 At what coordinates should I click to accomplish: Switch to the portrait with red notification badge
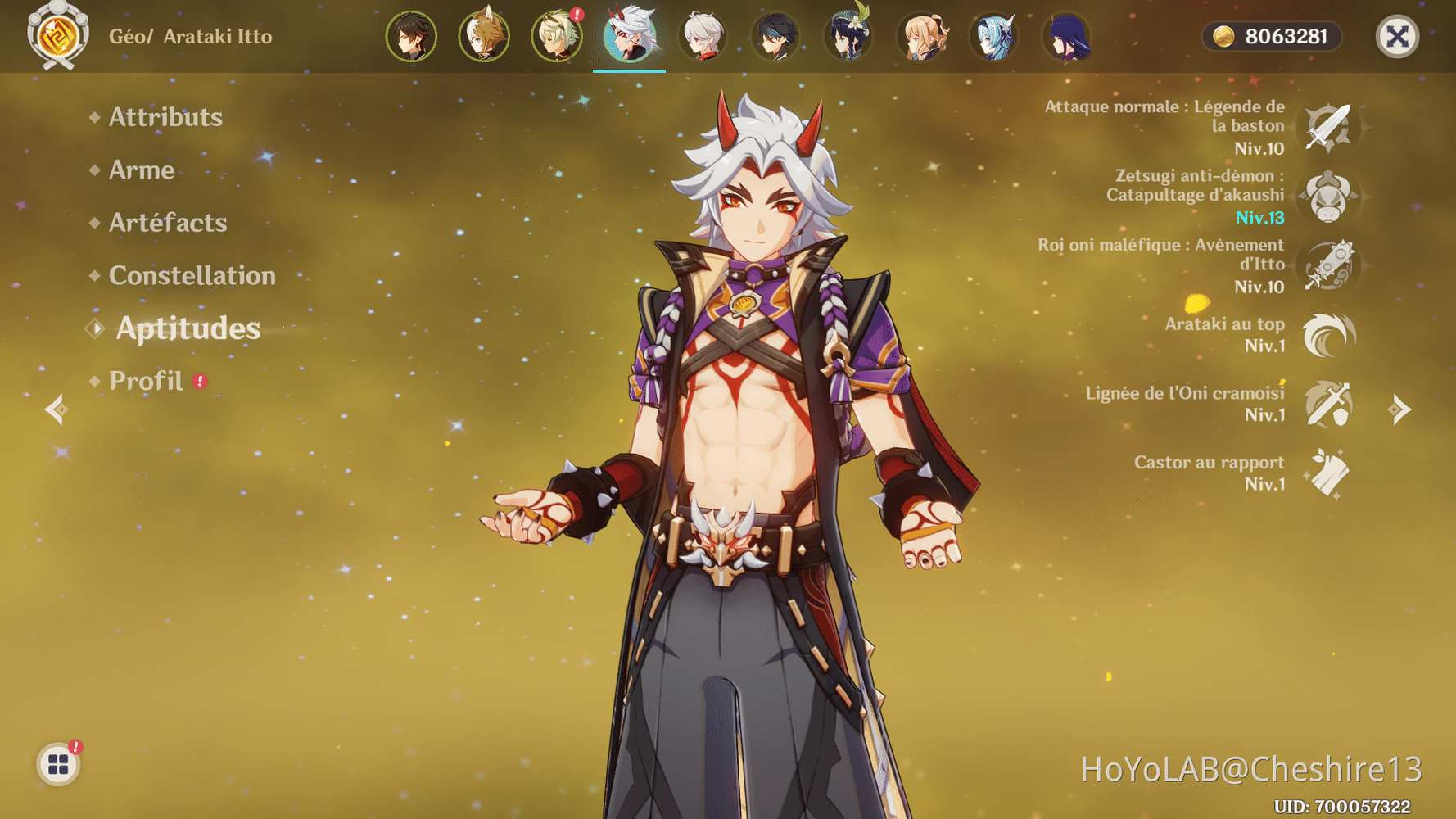tap(557, 35)
